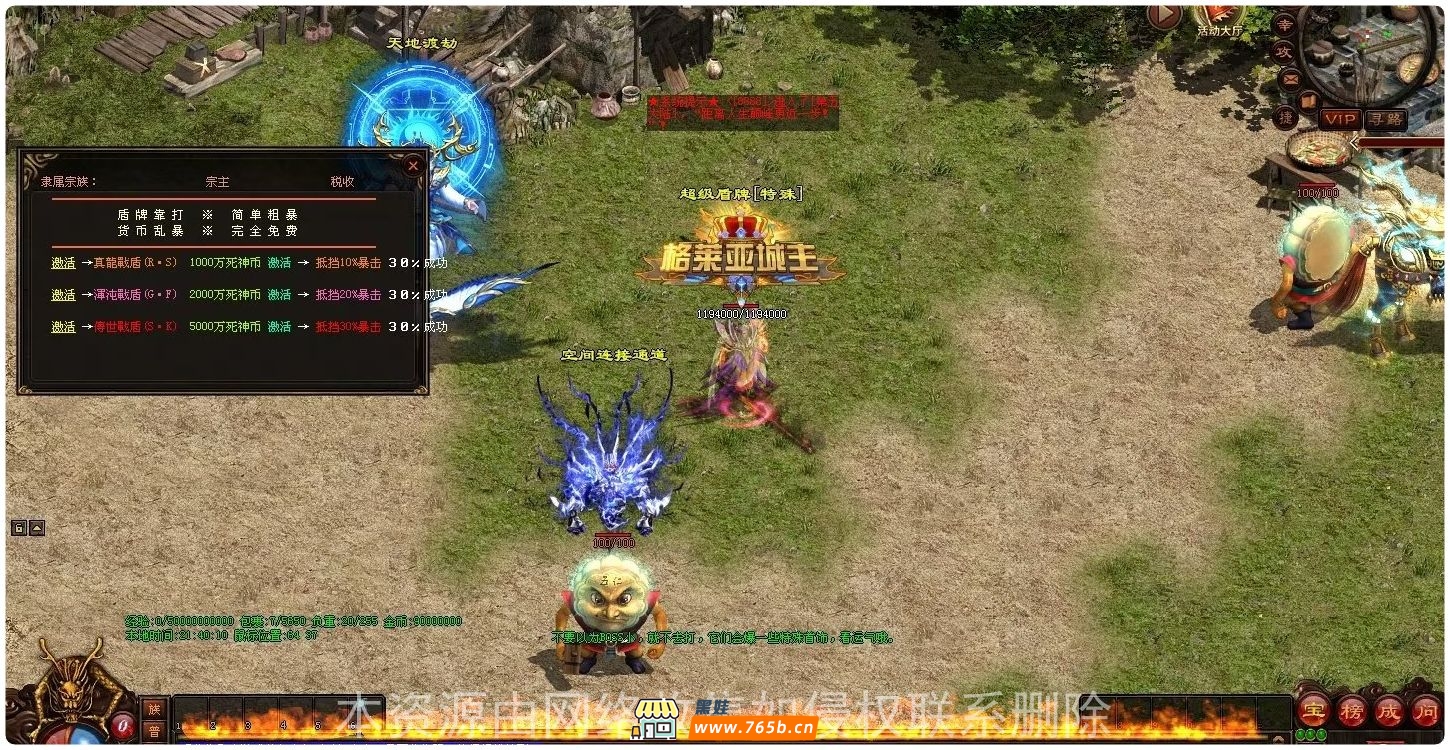Viewport: 1450px width, 750px height.
Task: Open the book icon near minimap
Action: coord(1308,100)
